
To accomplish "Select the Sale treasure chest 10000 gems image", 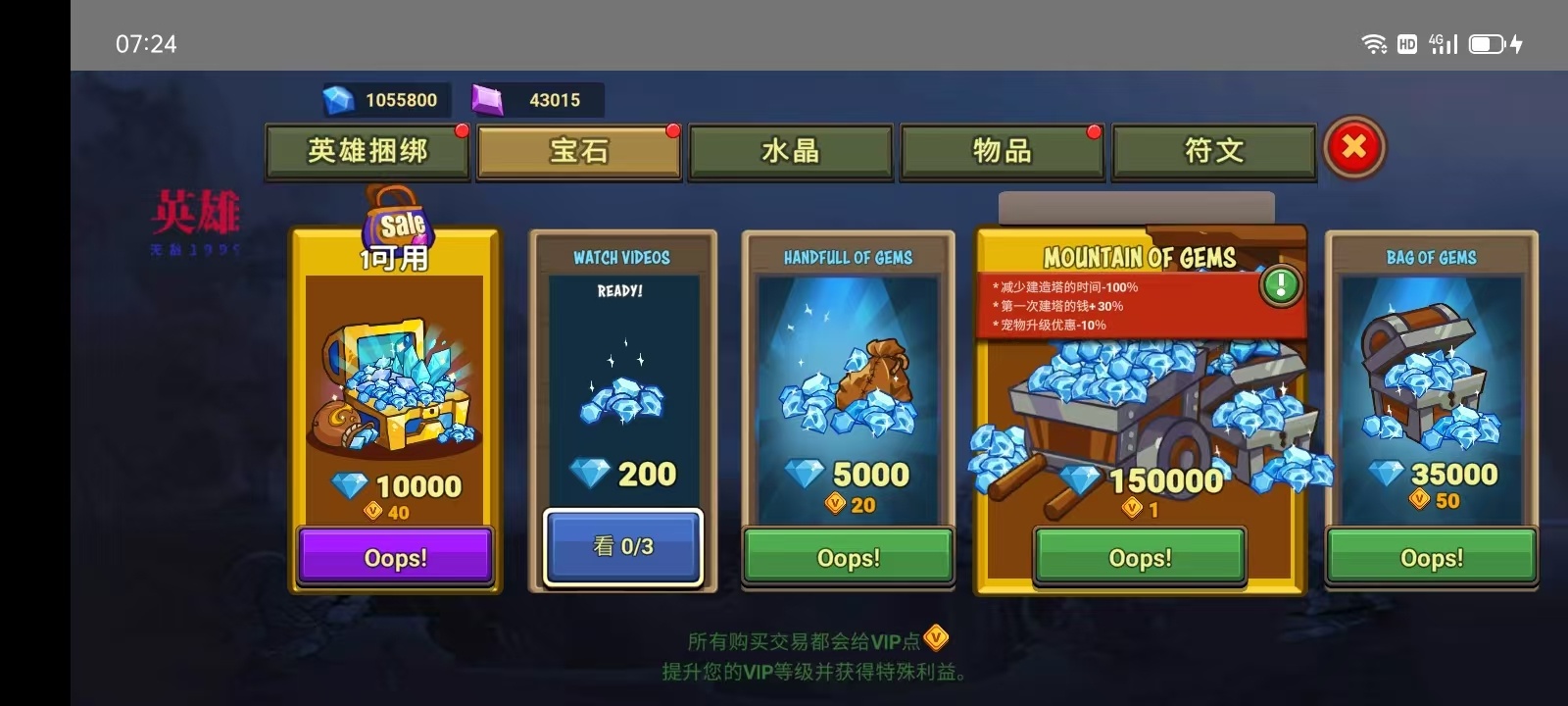I will pos(395,387).
